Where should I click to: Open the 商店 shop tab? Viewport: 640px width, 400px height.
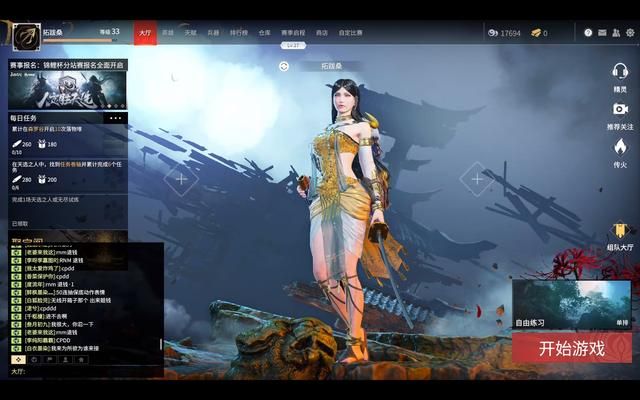[322, 33]
